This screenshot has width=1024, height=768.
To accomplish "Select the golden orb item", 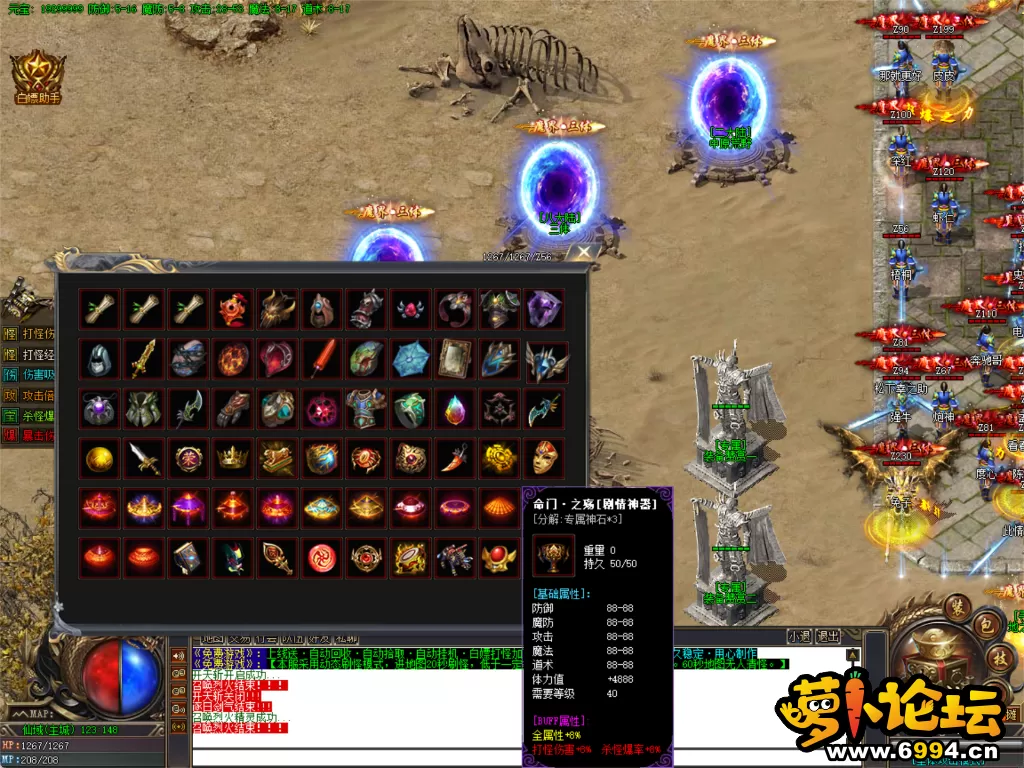I will 100,458.
